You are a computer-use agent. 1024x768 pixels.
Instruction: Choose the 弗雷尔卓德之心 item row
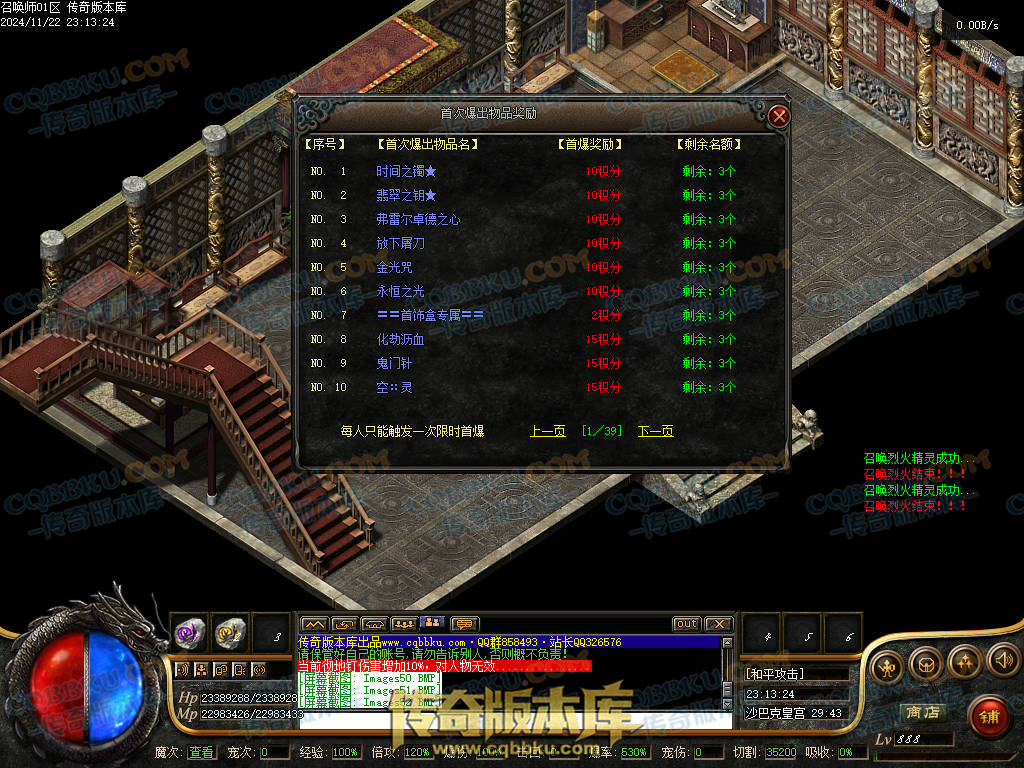tap(418, 219)
